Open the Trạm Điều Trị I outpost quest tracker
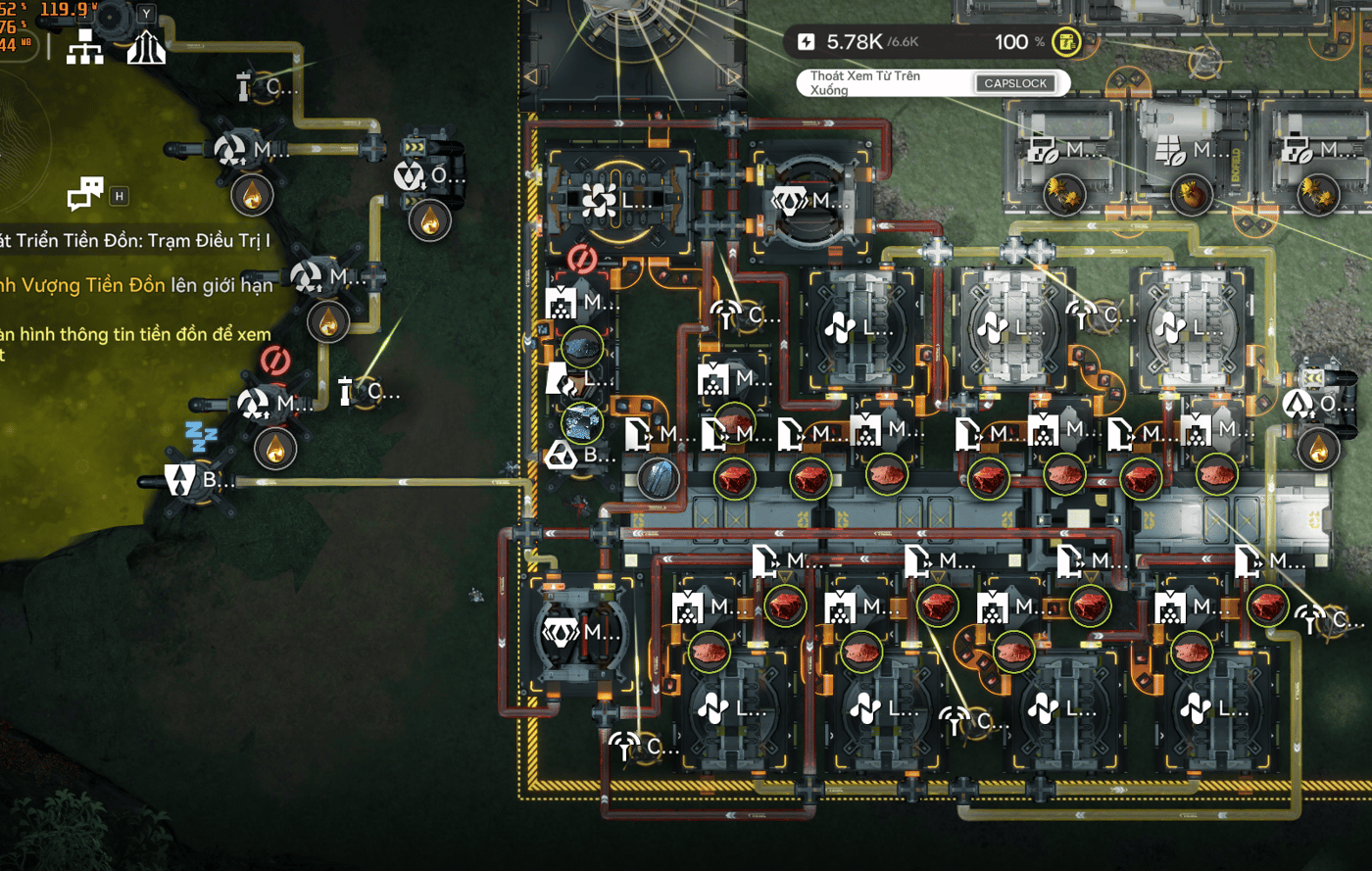1372x871 pixels. tap(135, 241)
